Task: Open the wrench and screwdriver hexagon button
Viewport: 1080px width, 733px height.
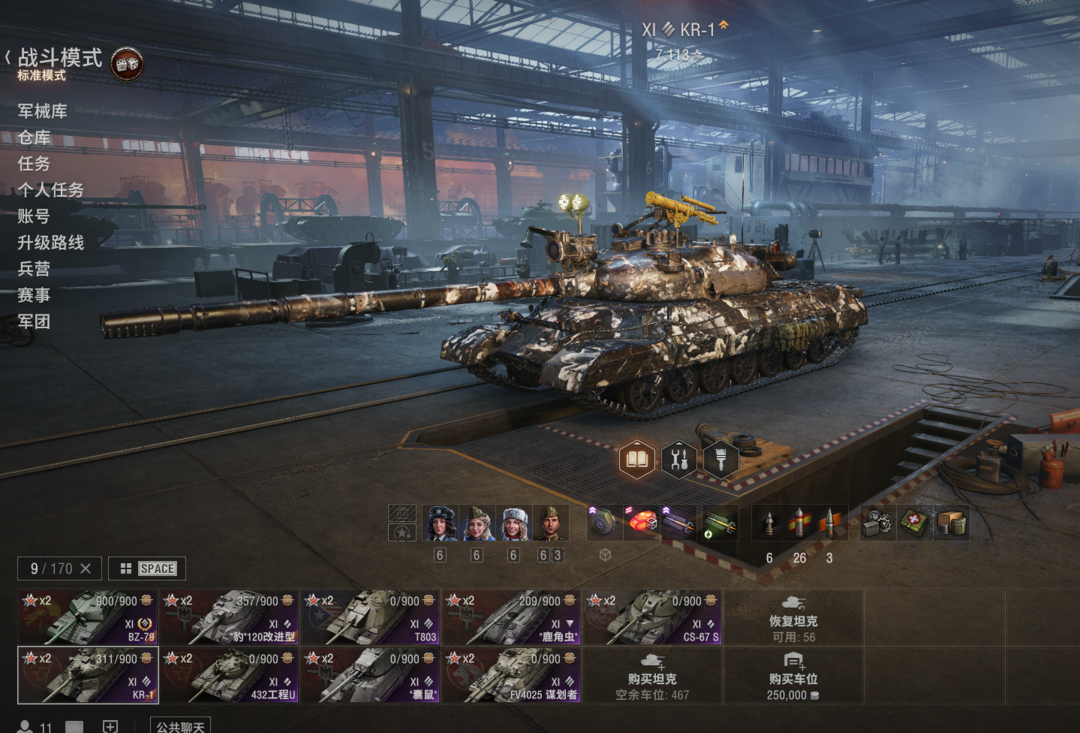Action: click(679, 460)
